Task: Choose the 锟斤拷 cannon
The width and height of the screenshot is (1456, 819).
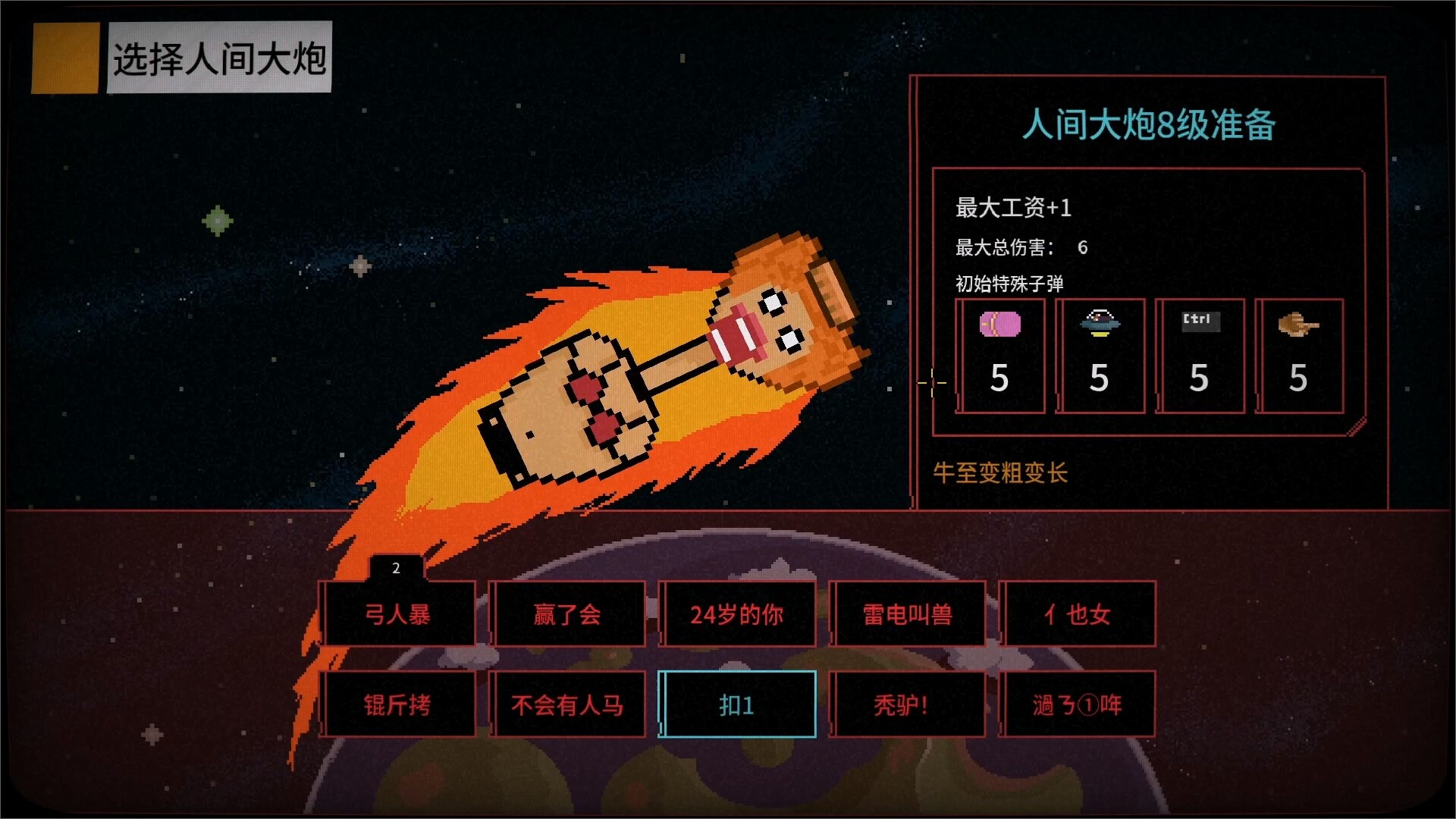Action: [x=399, y=704]
